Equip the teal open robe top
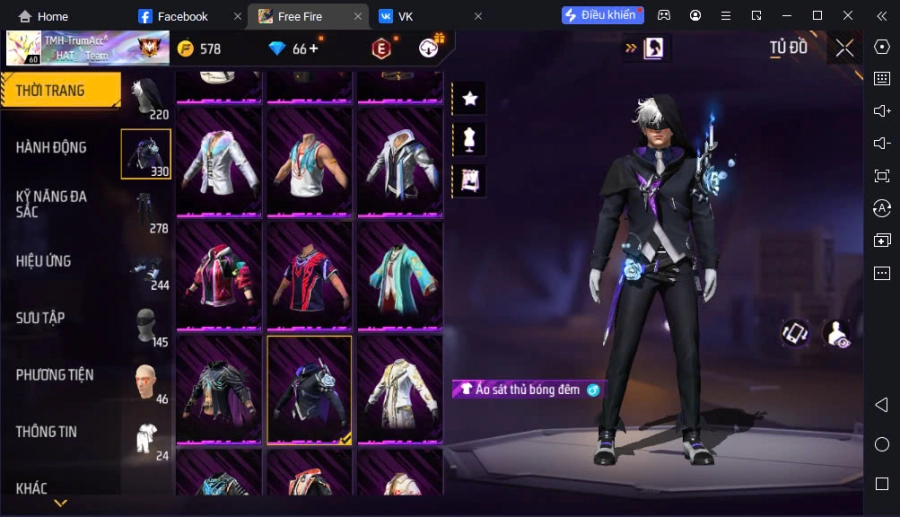 400,275
